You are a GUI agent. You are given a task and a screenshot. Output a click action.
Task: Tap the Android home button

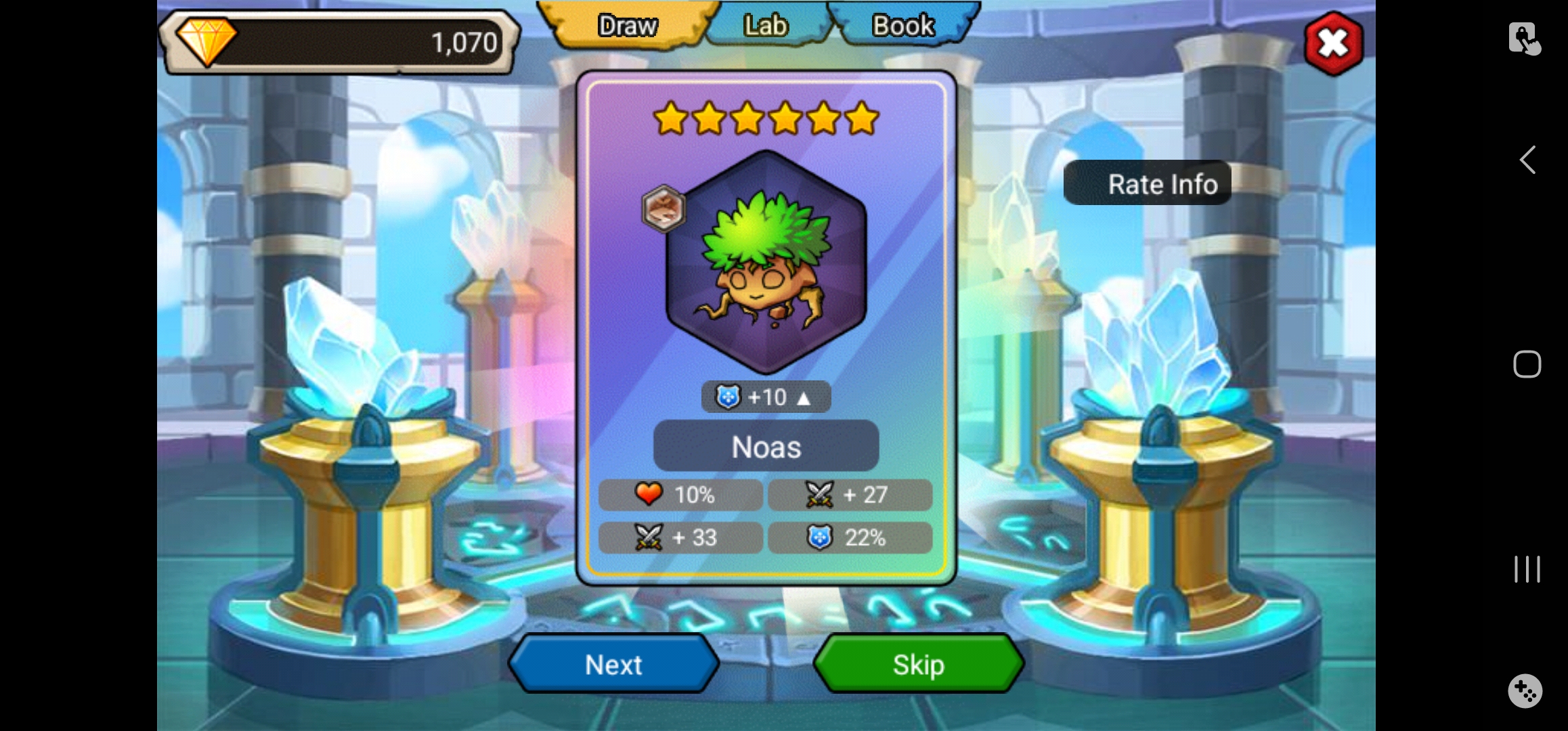(x=1527, y=364)
